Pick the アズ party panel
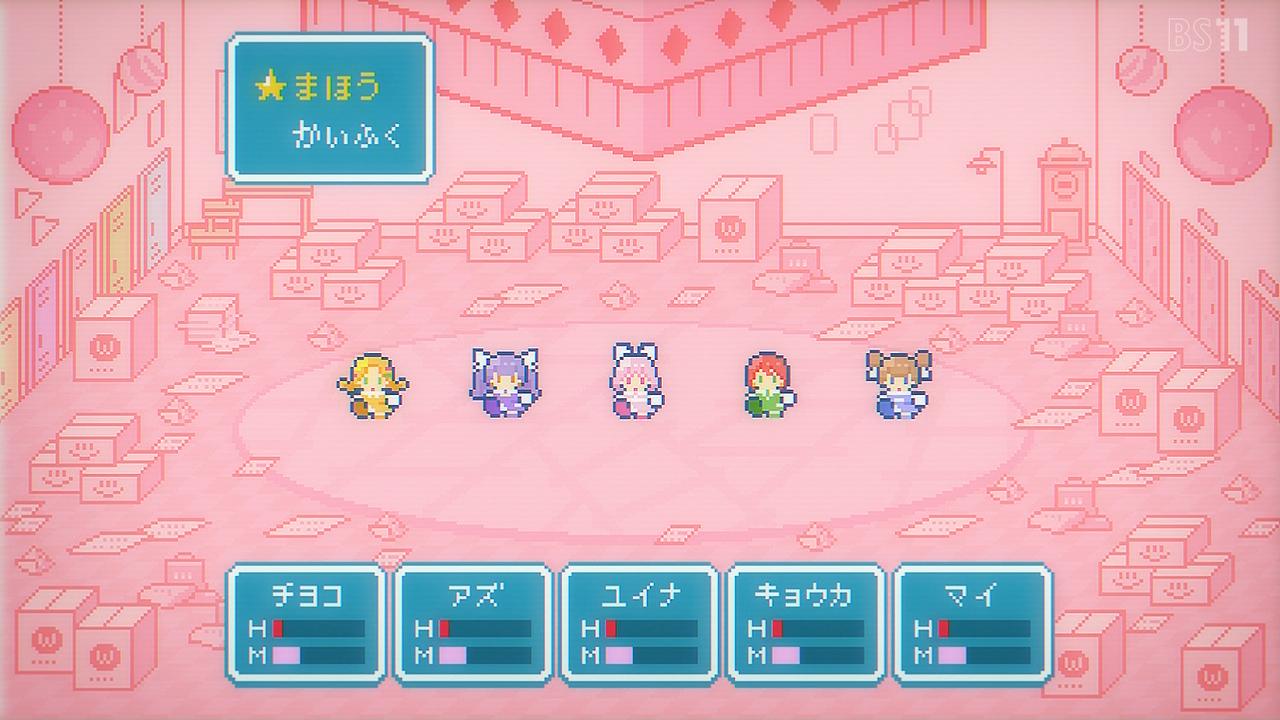This screenshot has width=1280, height=720. tap(473, 623)
